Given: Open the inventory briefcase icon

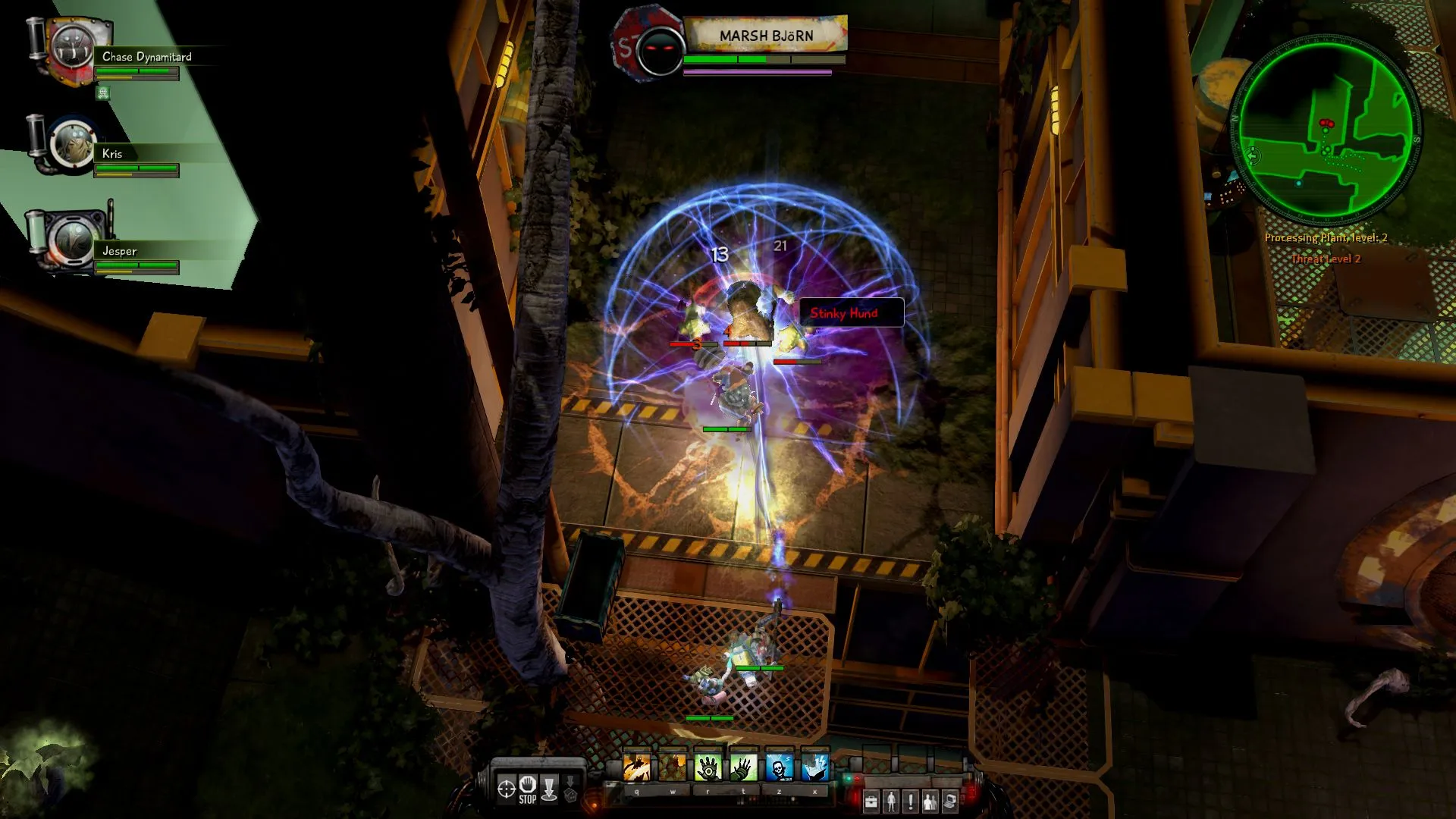Looking at the screenshot, I should pos(871,802).
